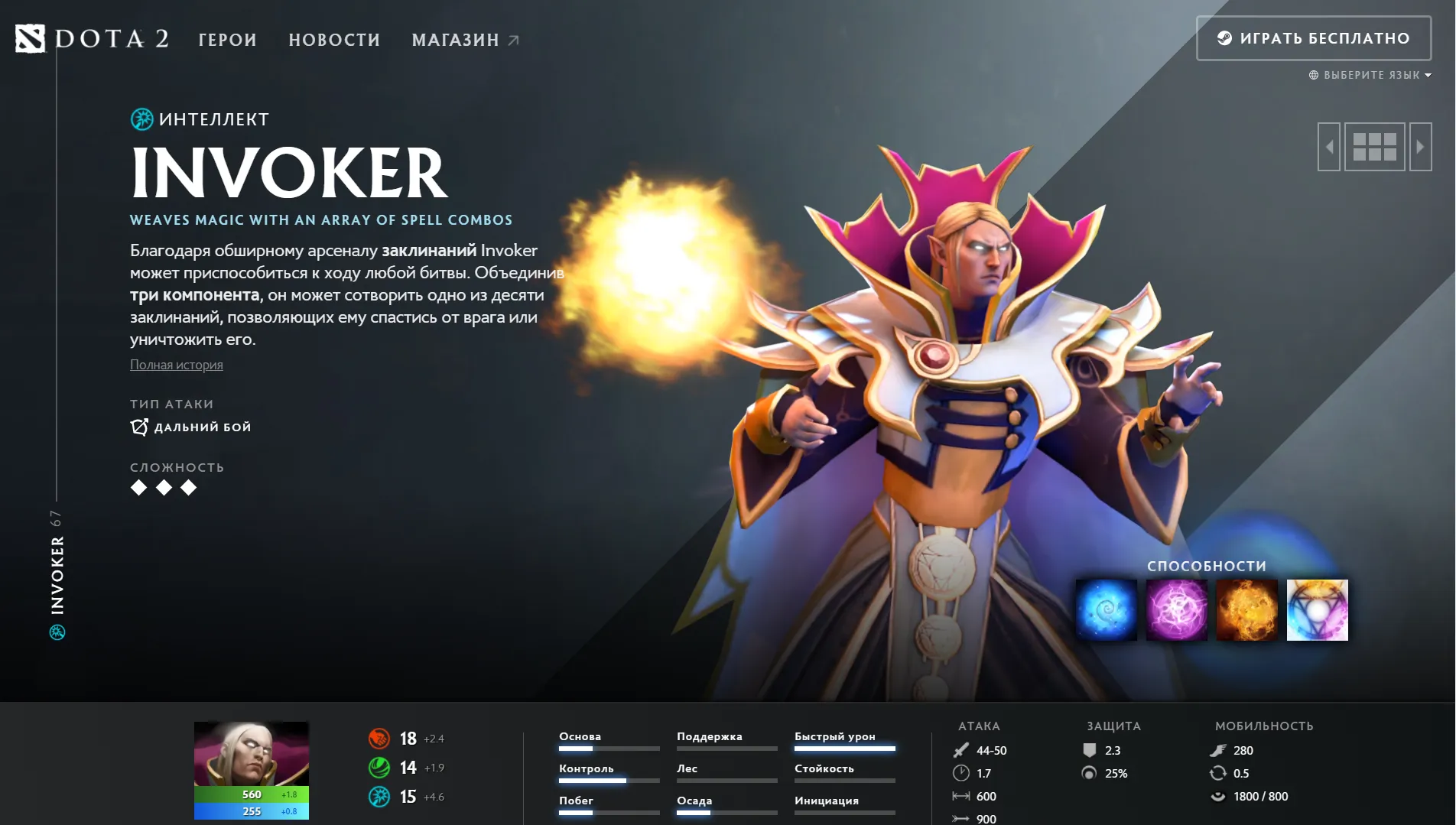
Task: Click the agility attribute indicator showing 14
Action: [x=379, y=766]
